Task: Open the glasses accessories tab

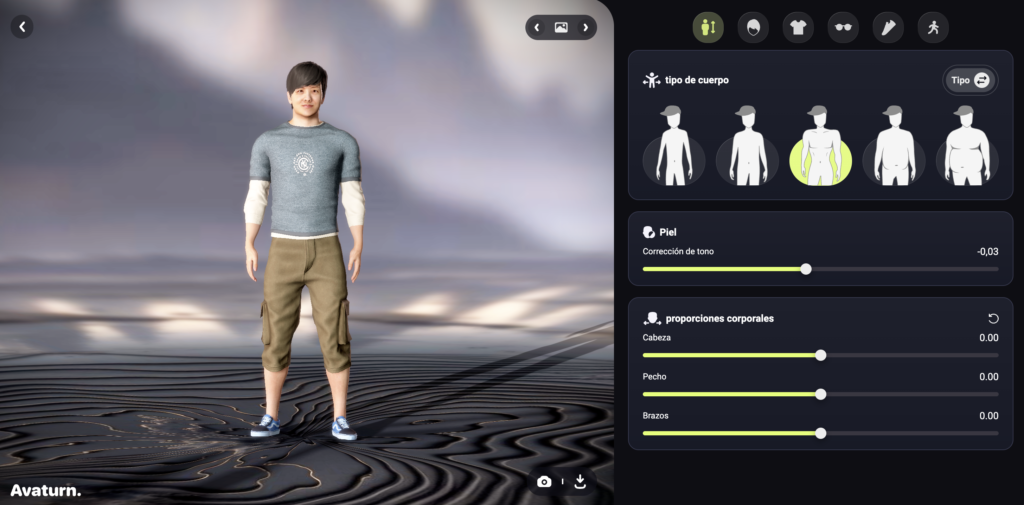Action: (843, 28)
